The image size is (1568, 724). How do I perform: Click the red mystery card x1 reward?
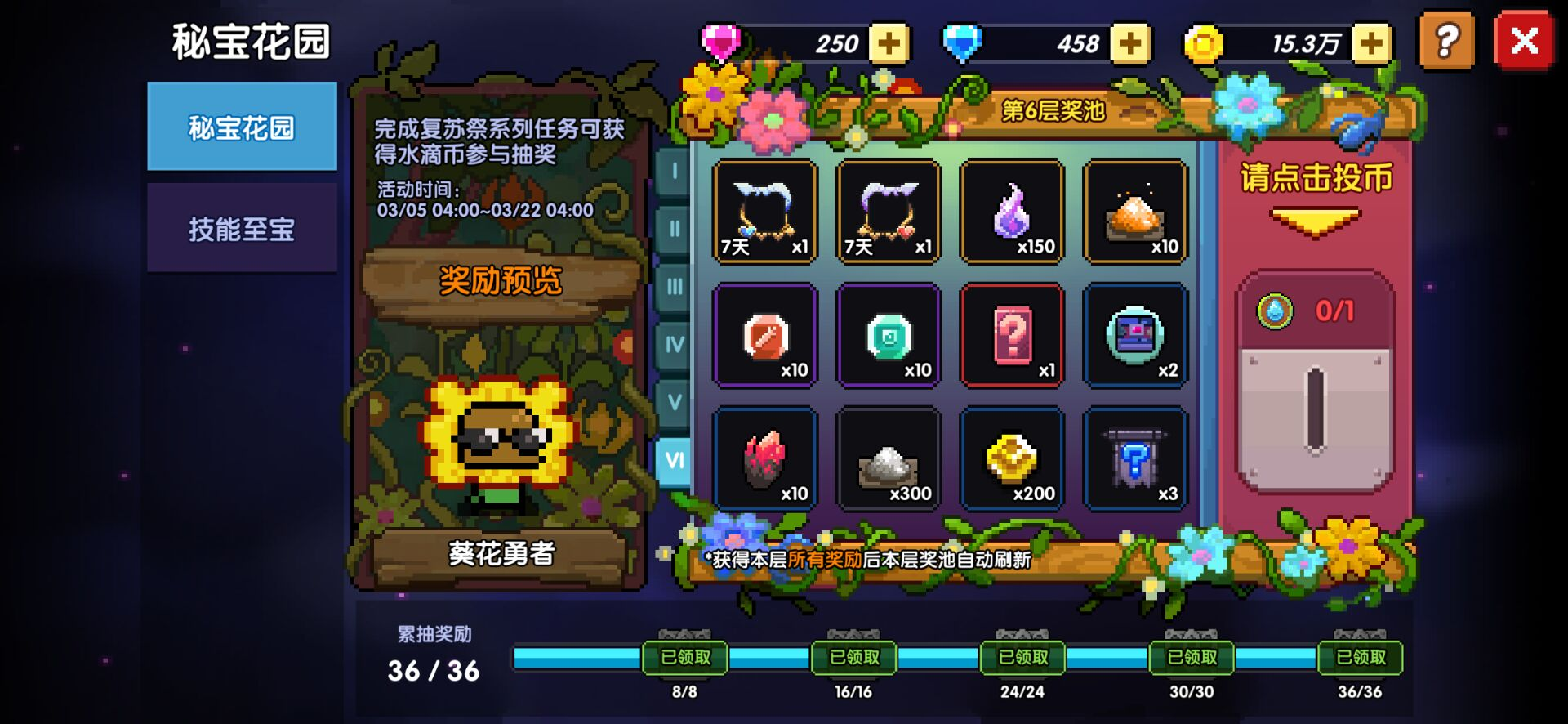[1012, 334]
